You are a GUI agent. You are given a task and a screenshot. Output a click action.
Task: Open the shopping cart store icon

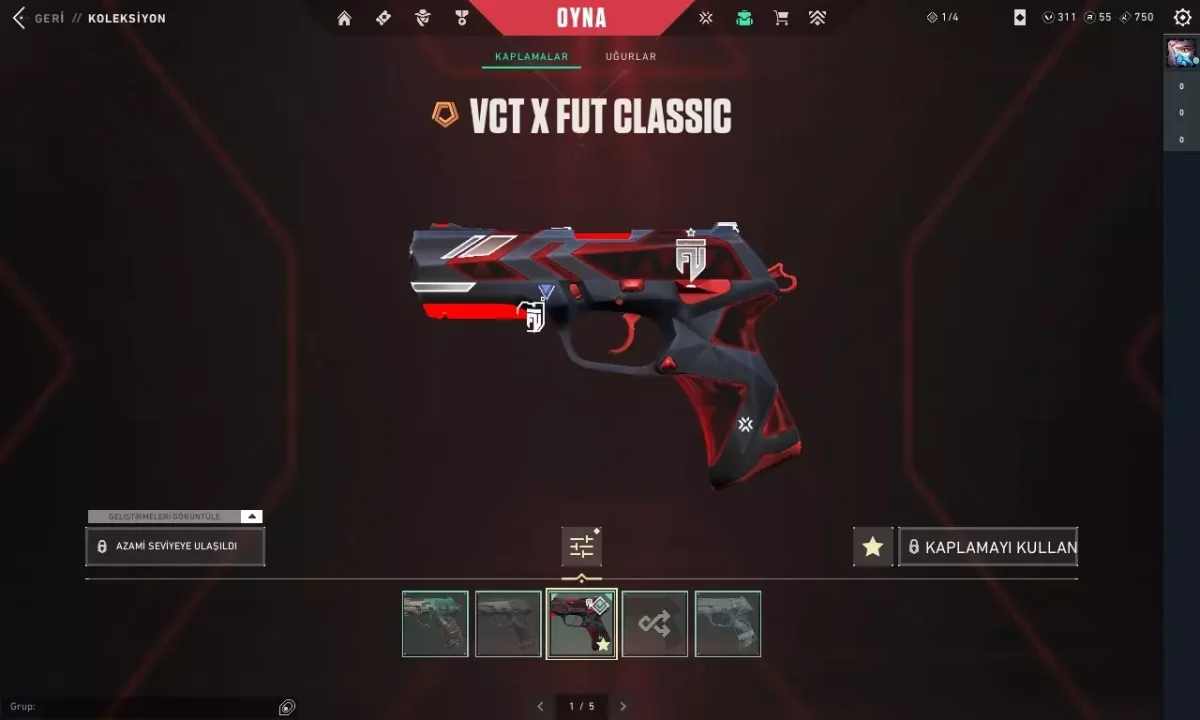coord(781,18)
